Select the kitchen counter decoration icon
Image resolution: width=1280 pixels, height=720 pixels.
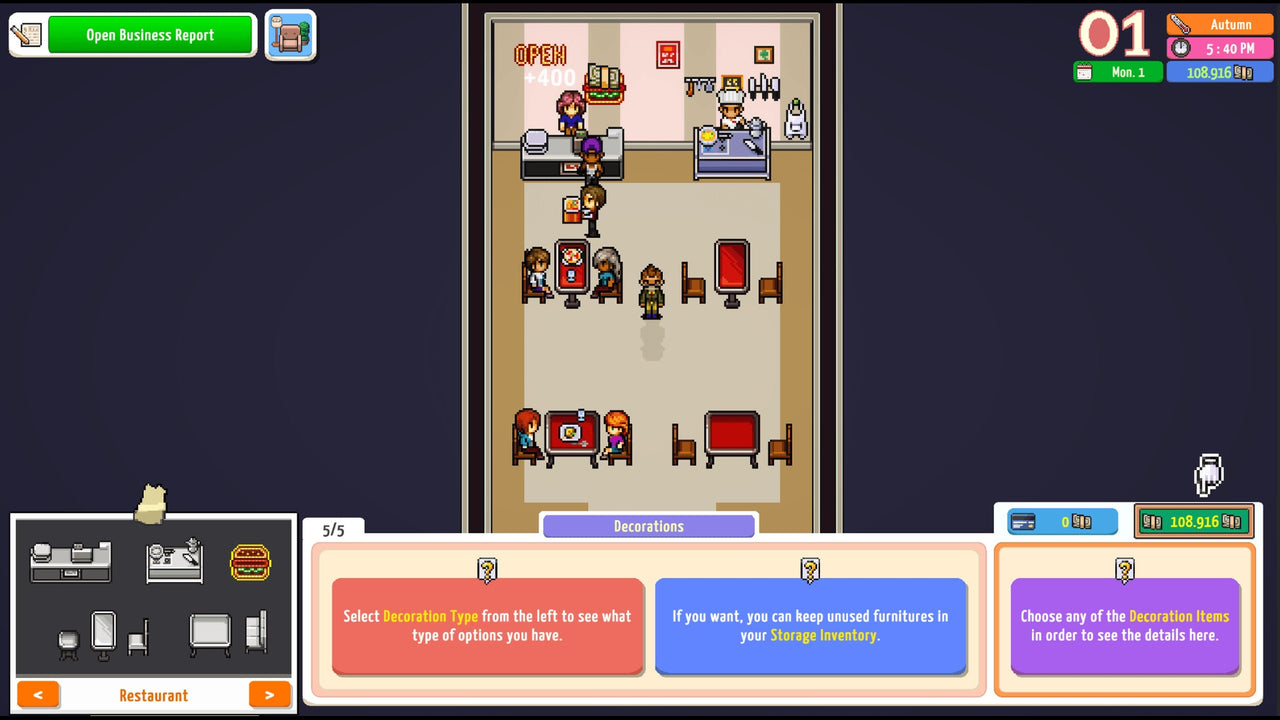(70, 562)
